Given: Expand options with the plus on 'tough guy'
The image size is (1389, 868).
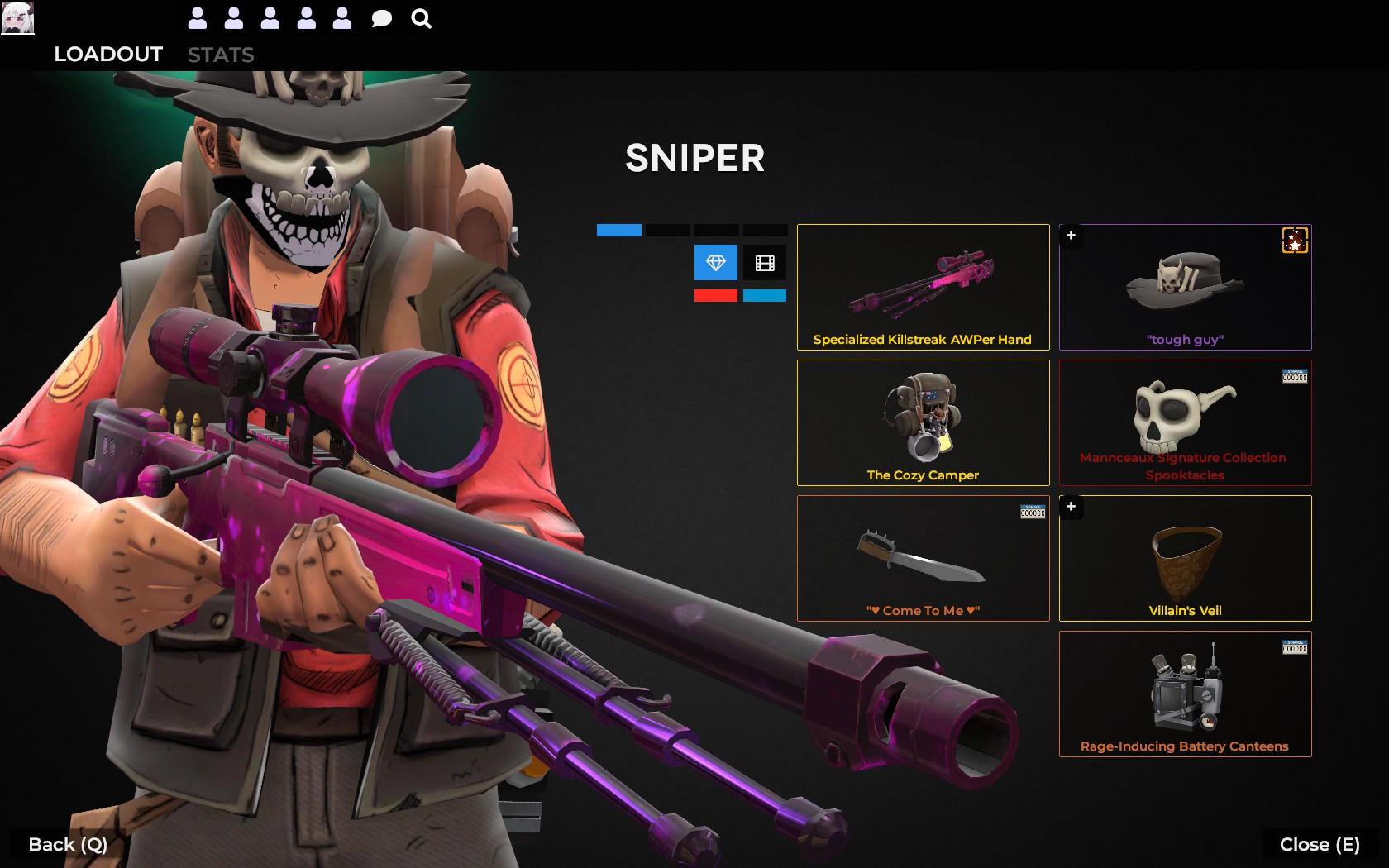Looking at the screenshot, I should click(x=1072, y=236).
